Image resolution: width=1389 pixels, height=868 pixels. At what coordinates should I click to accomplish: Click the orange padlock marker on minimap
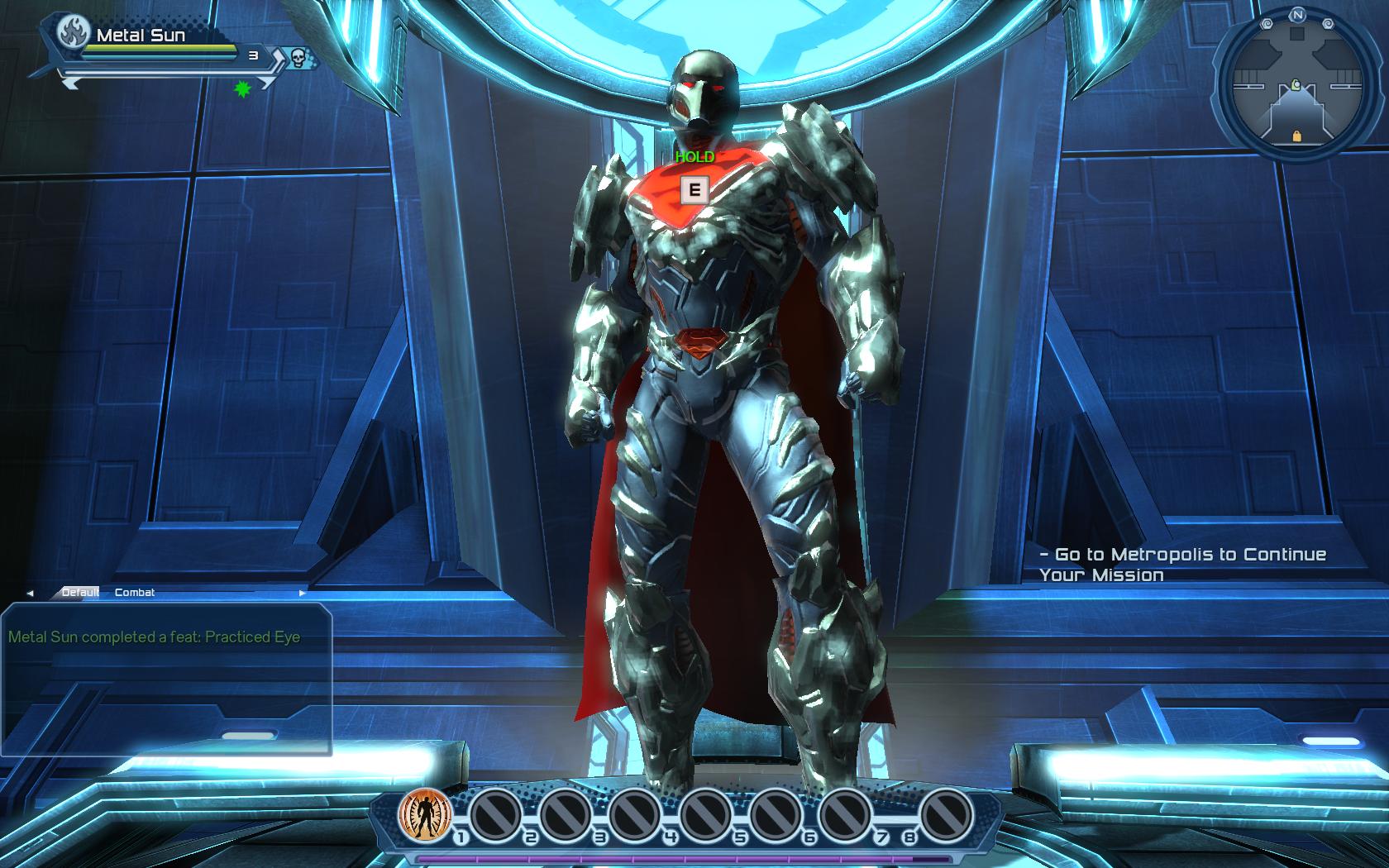pyautogui.click(x=1296, y=136)
